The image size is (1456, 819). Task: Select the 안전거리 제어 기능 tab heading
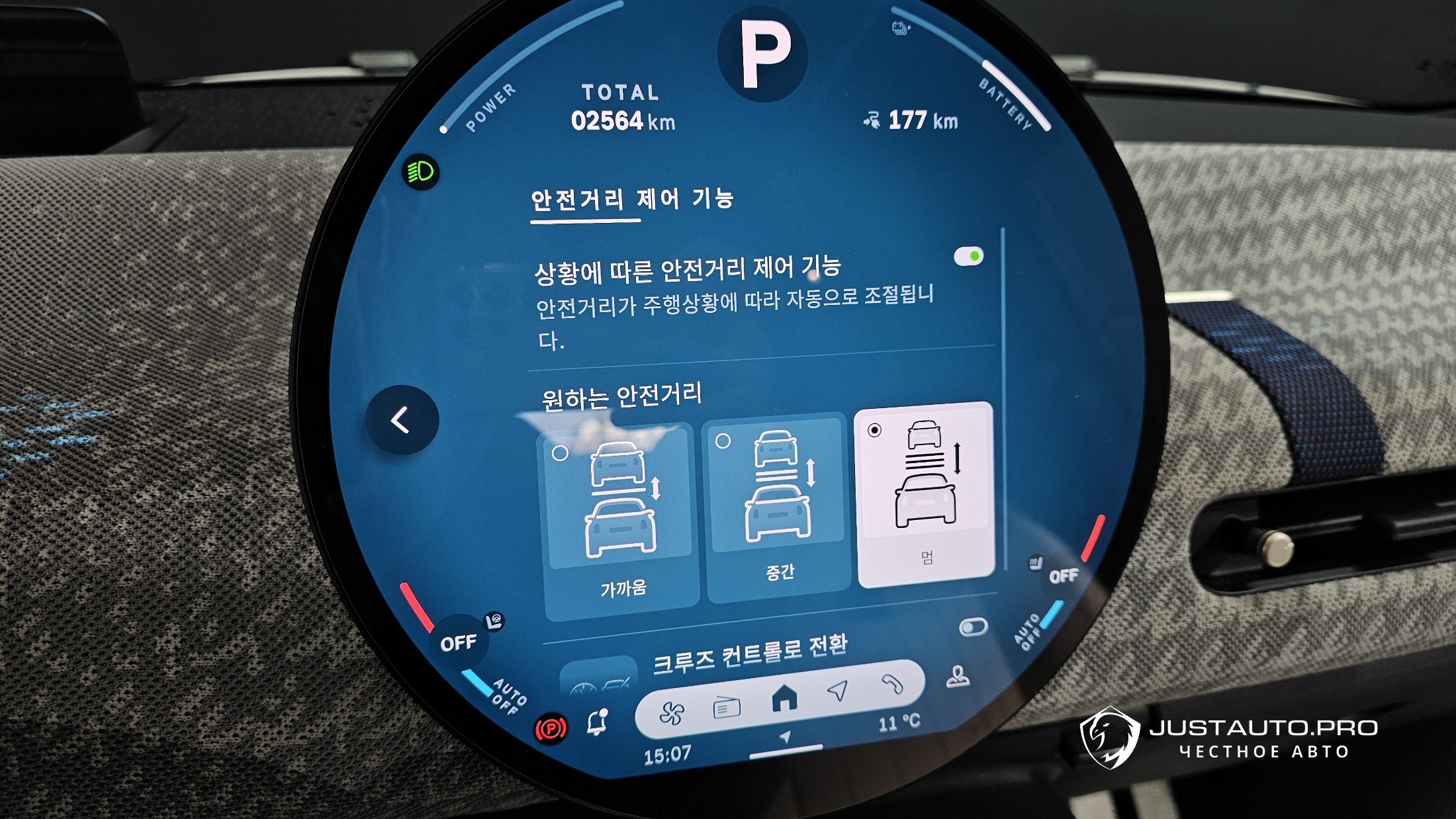[632, 199]
